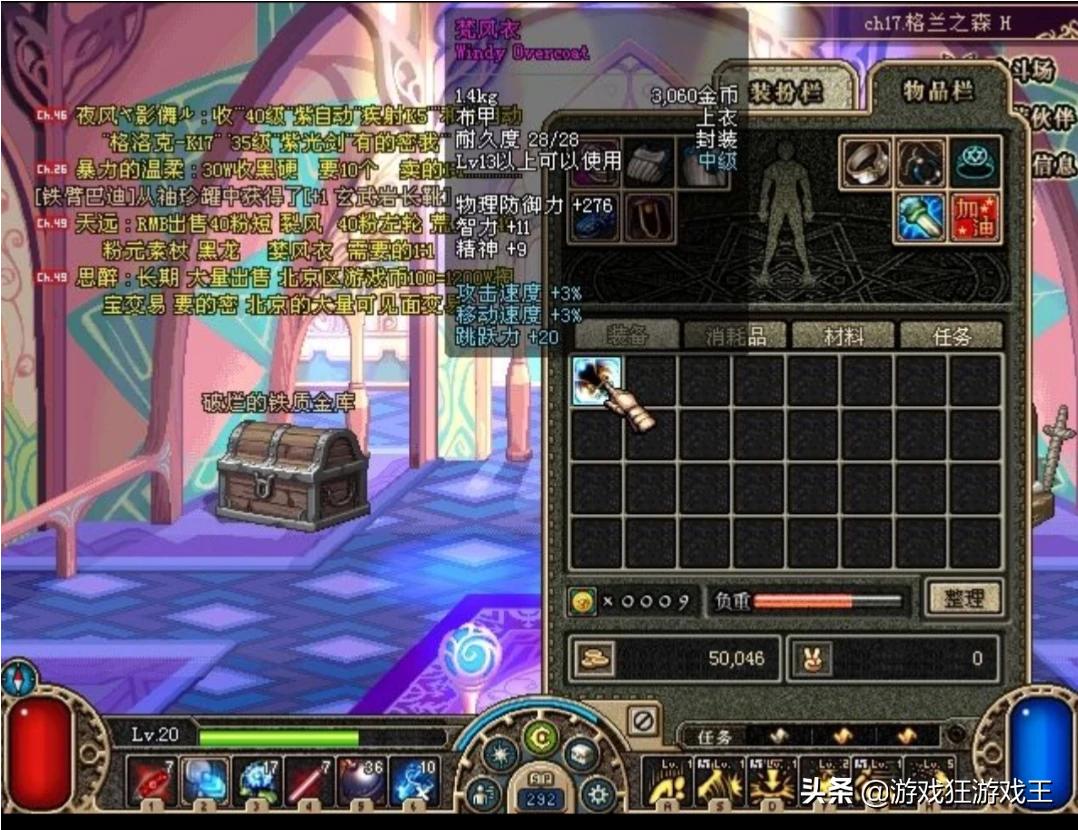Click the equipped belt slot
The image size is (1078, 830).
point(650,216)
